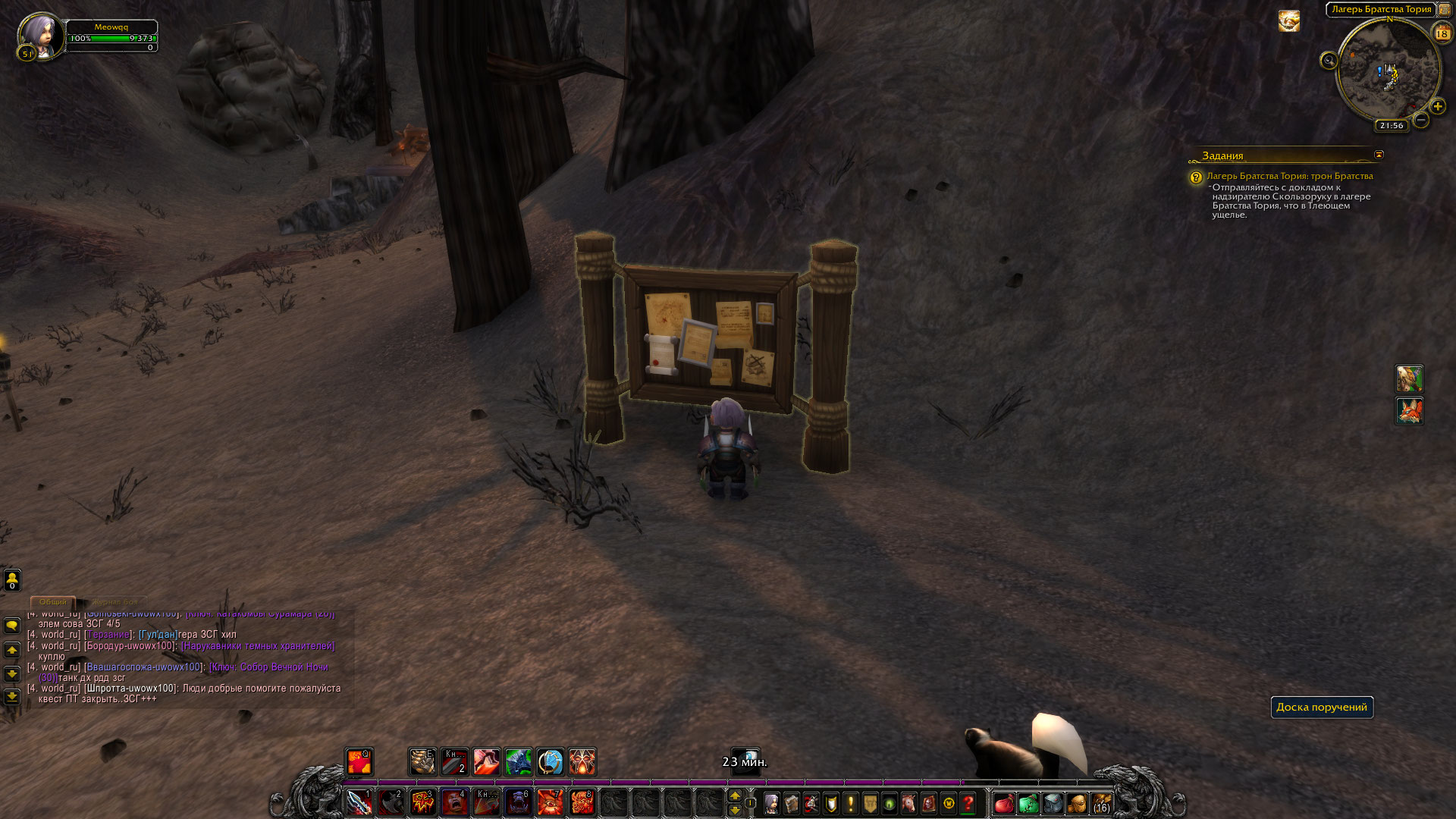Click the minimap tracking magnifier icon

[x=1329, y=61]
